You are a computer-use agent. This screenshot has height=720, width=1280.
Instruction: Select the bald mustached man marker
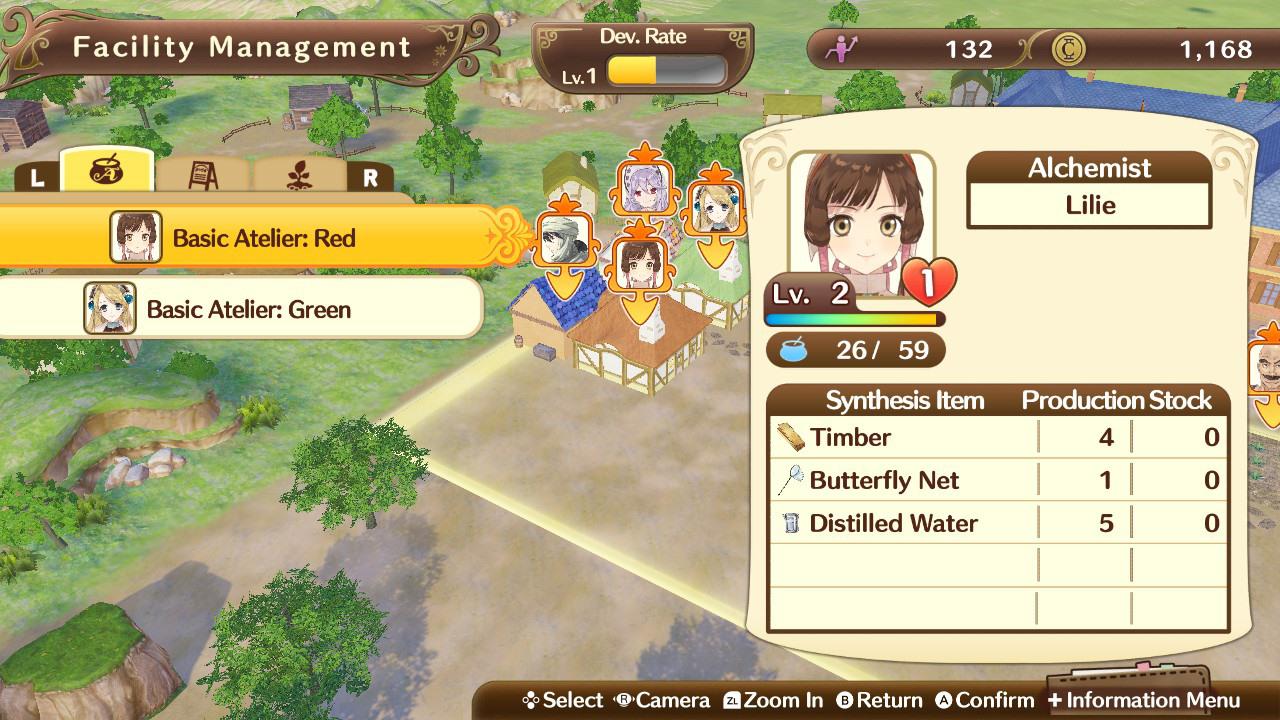[1266, 368]
